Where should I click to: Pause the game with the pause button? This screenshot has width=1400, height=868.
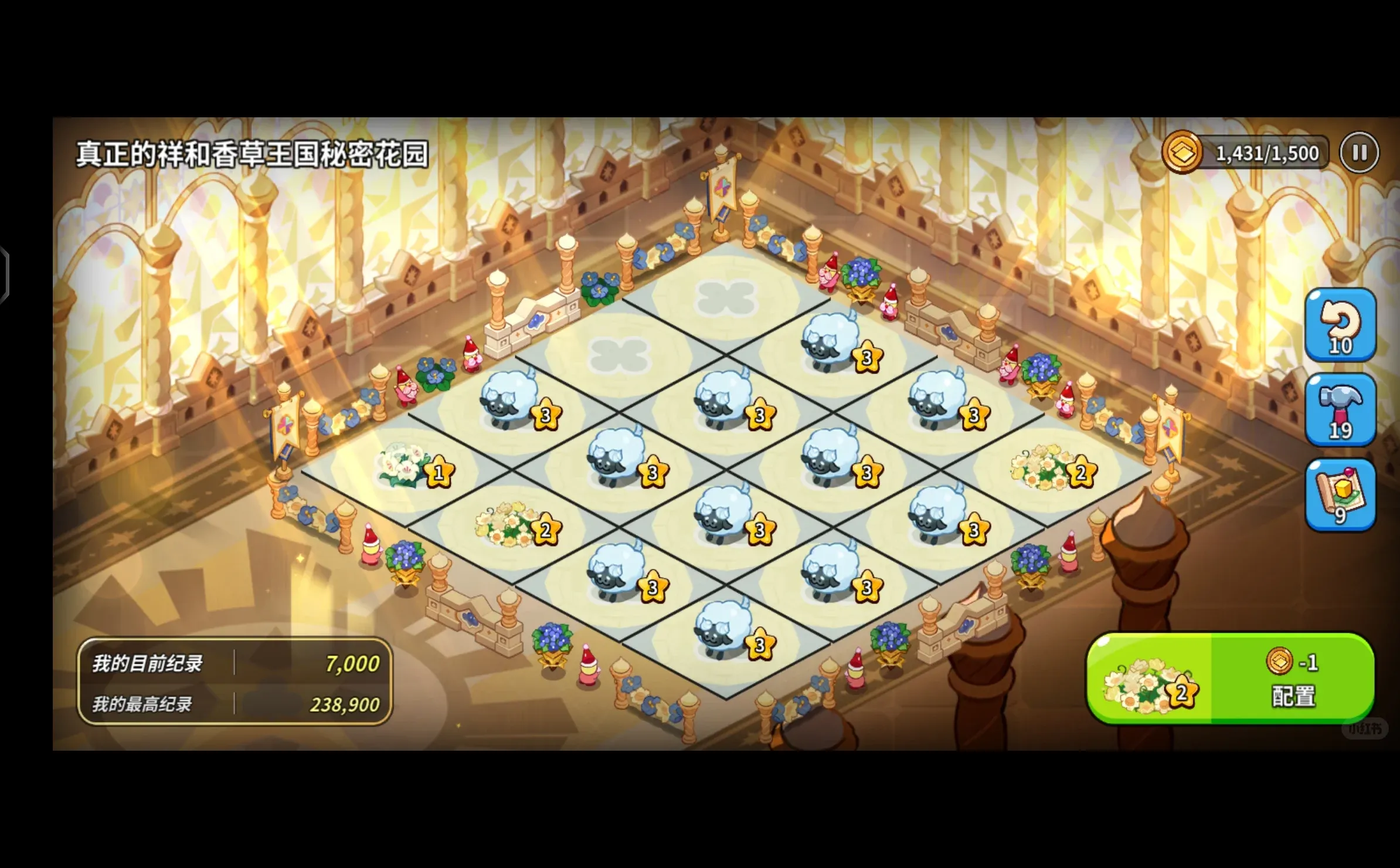[1359, 153]
